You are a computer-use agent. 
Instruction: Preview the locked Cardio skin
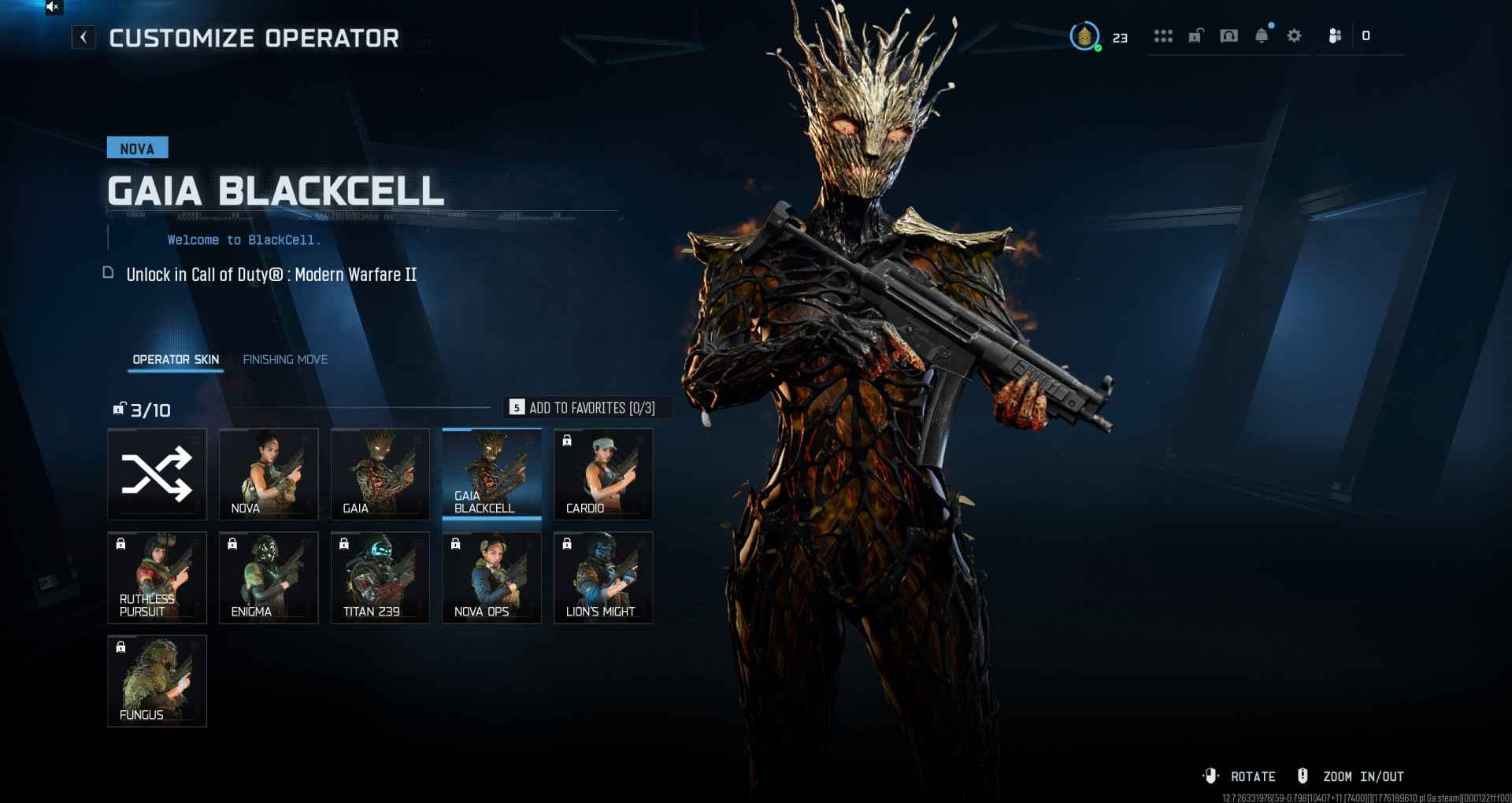(603, 474)
